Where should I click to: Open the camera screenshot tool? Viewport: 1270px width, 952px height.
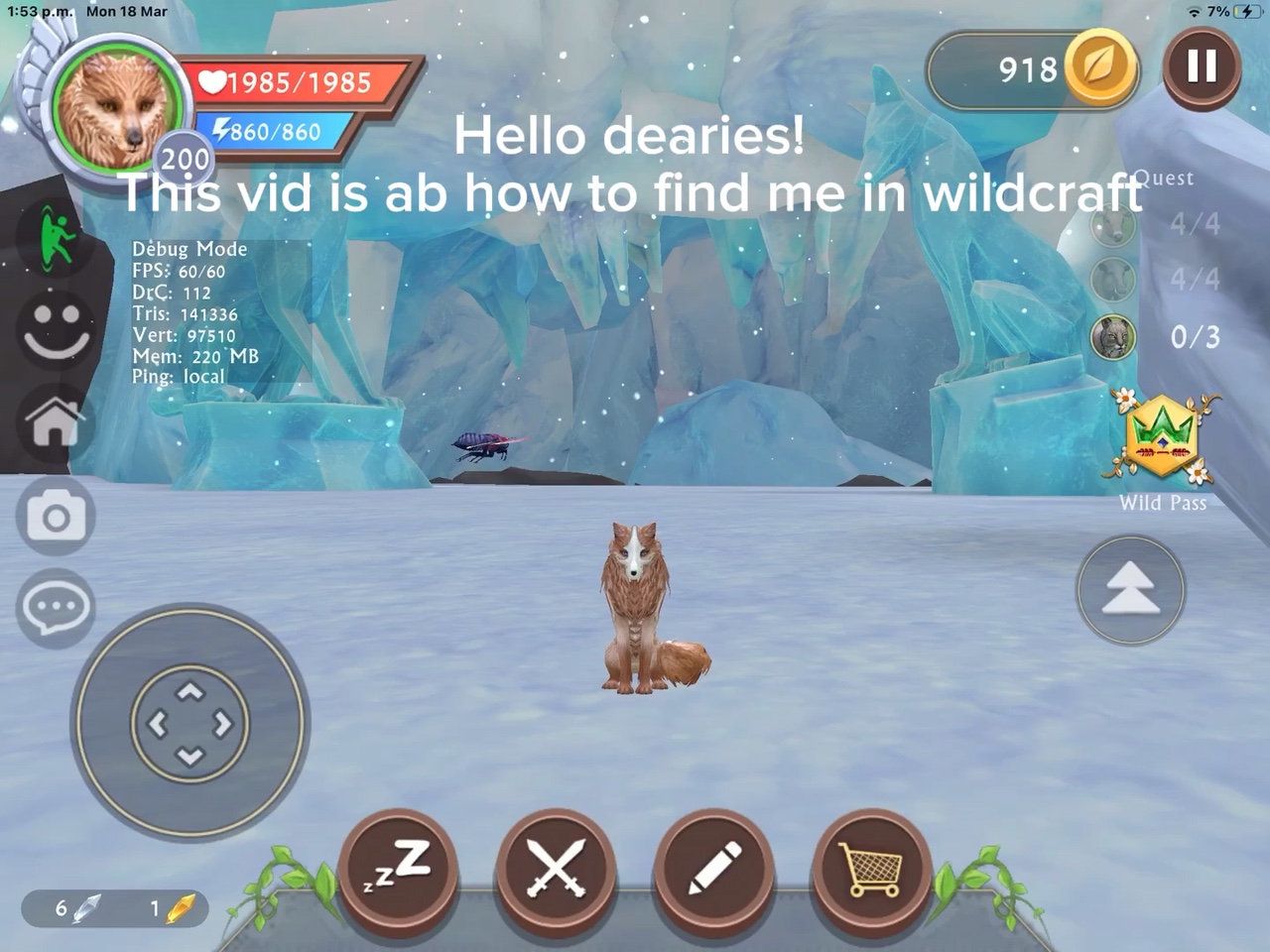coord(55,516)
